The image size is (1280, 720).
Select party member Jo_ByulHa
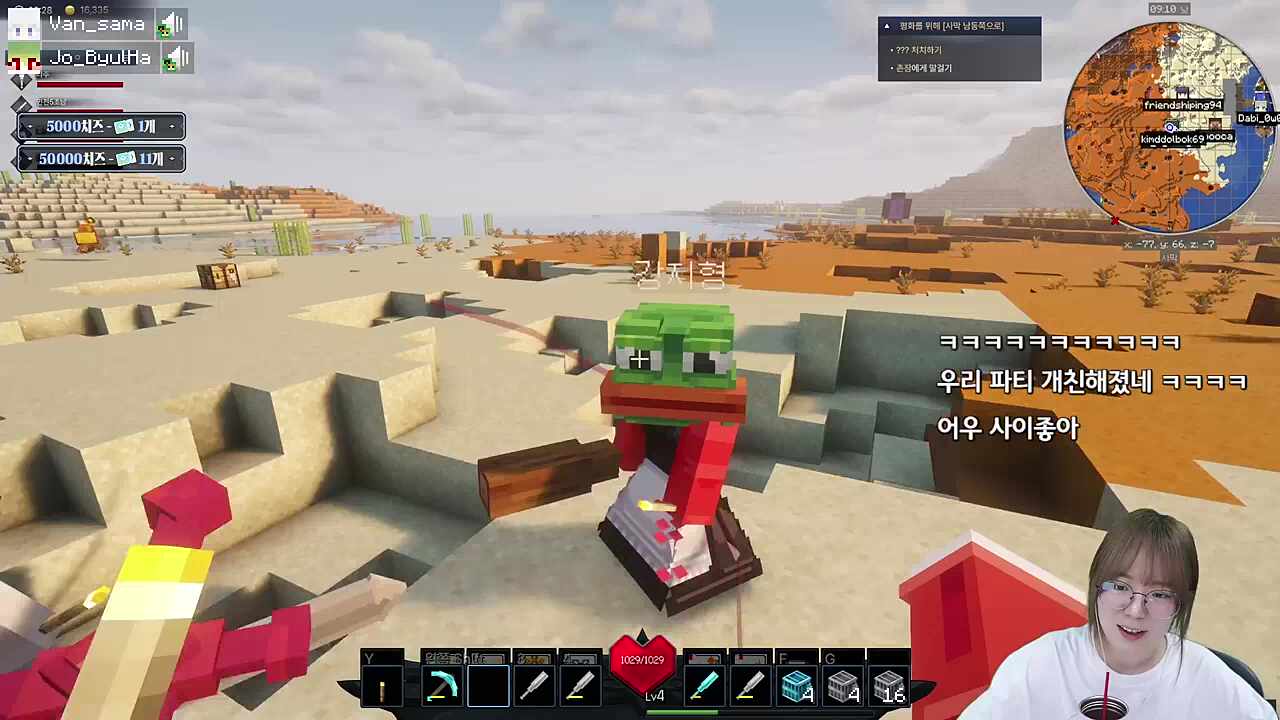(x=99, y=57)
